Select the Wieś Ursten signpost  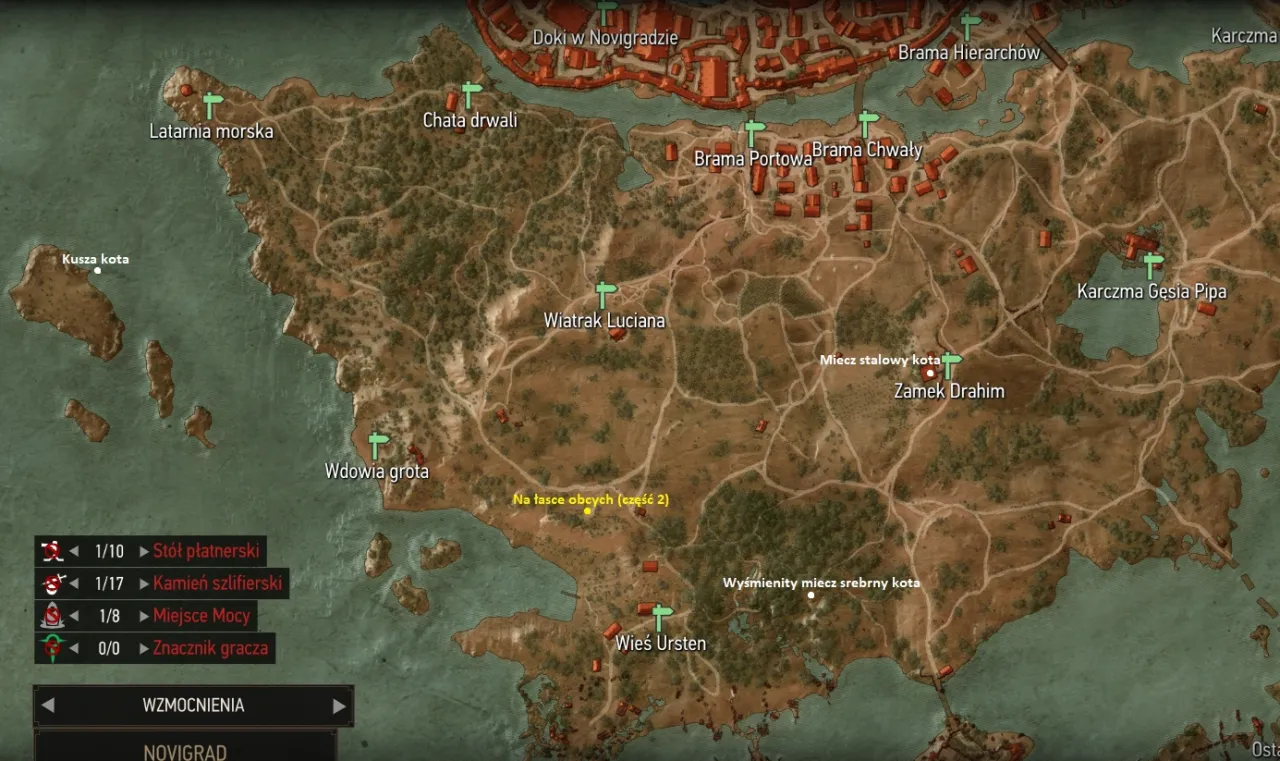click(660, 616)
